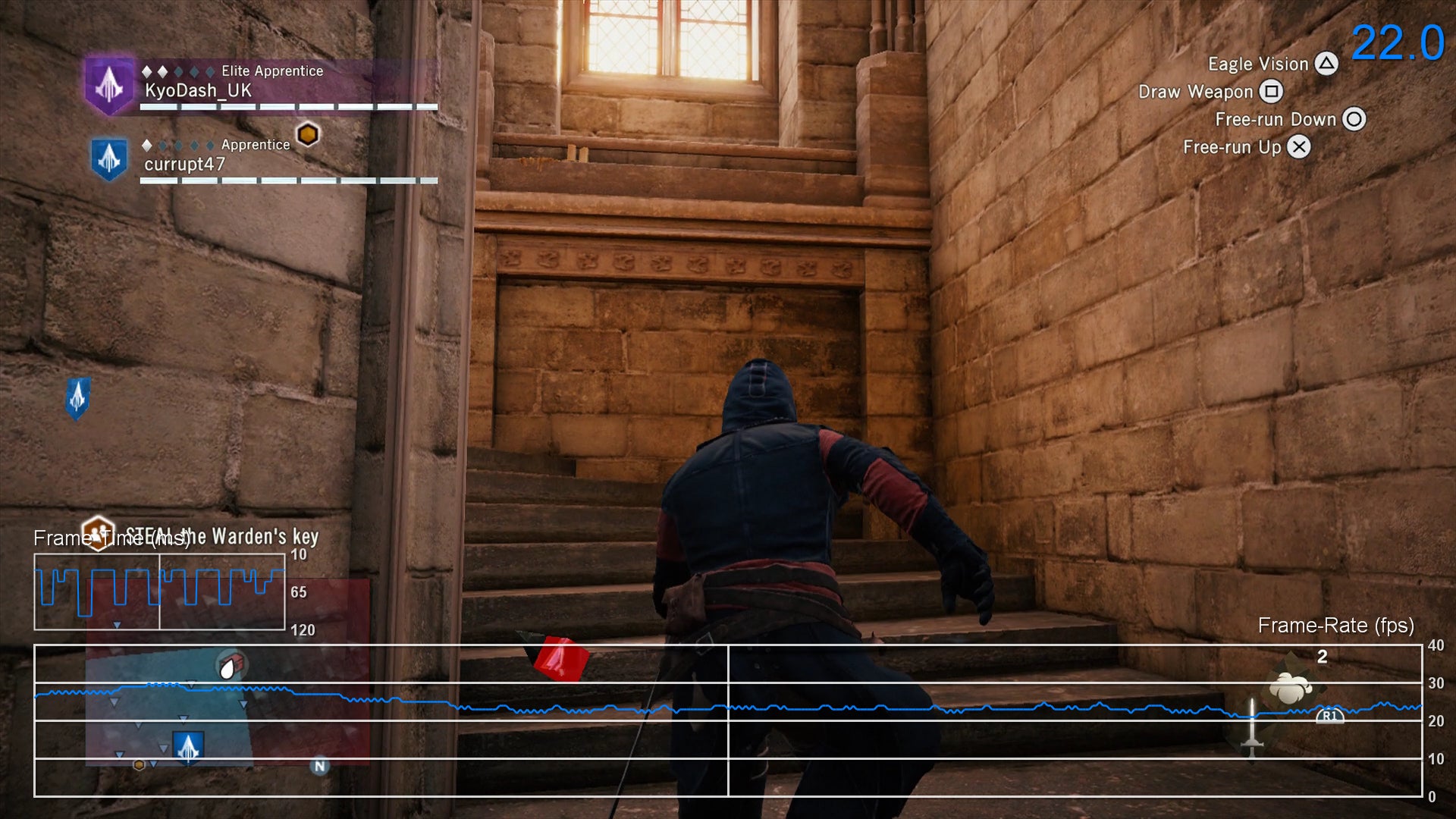Click the sword weapon icon above the smoke bomb
The image size is (1456, 819).
[x=1253, y=728]
